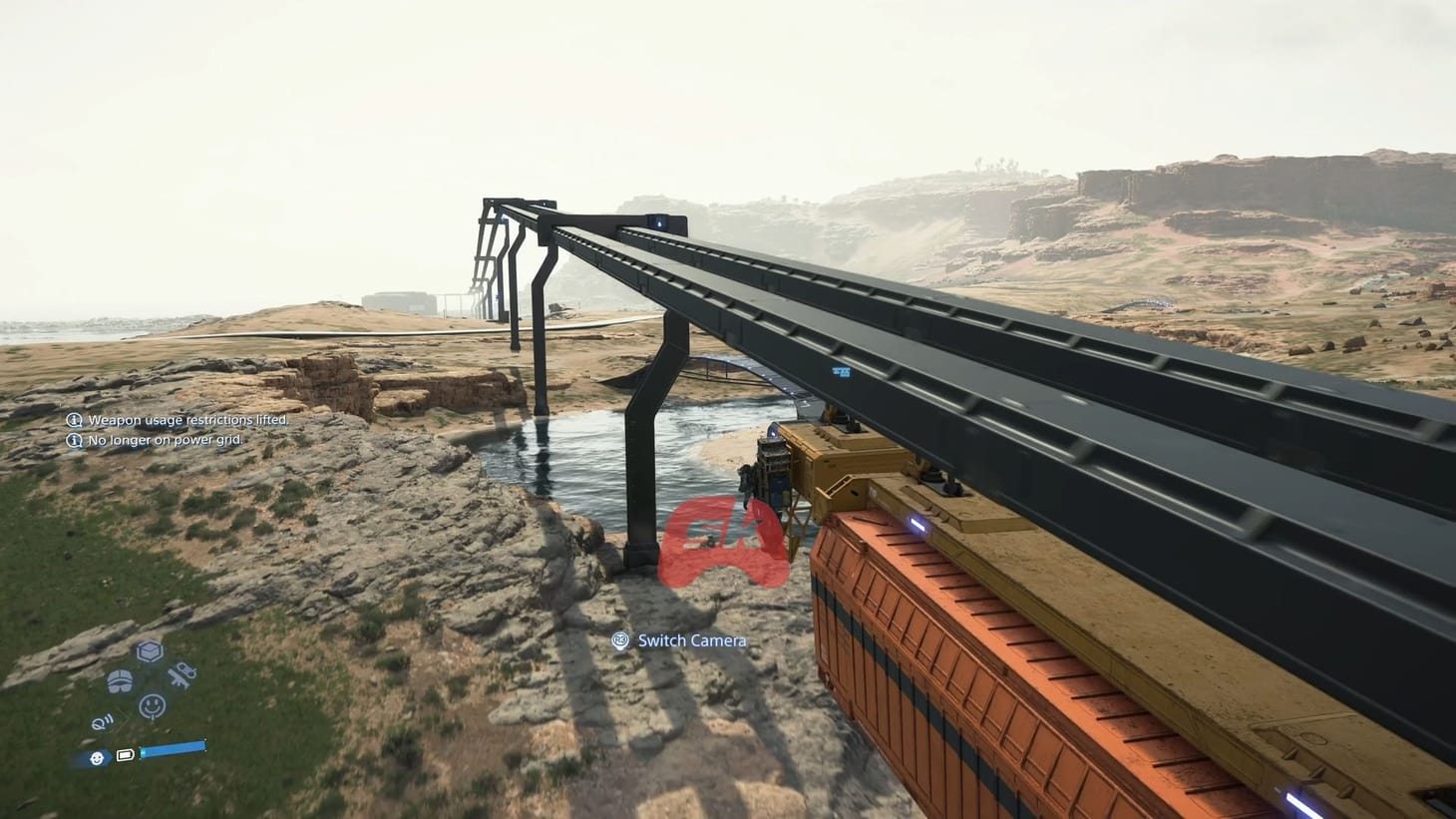Click the smiley face gesture icon
The height and width of the screenshot is (819, 1456).
click(150, 704)
